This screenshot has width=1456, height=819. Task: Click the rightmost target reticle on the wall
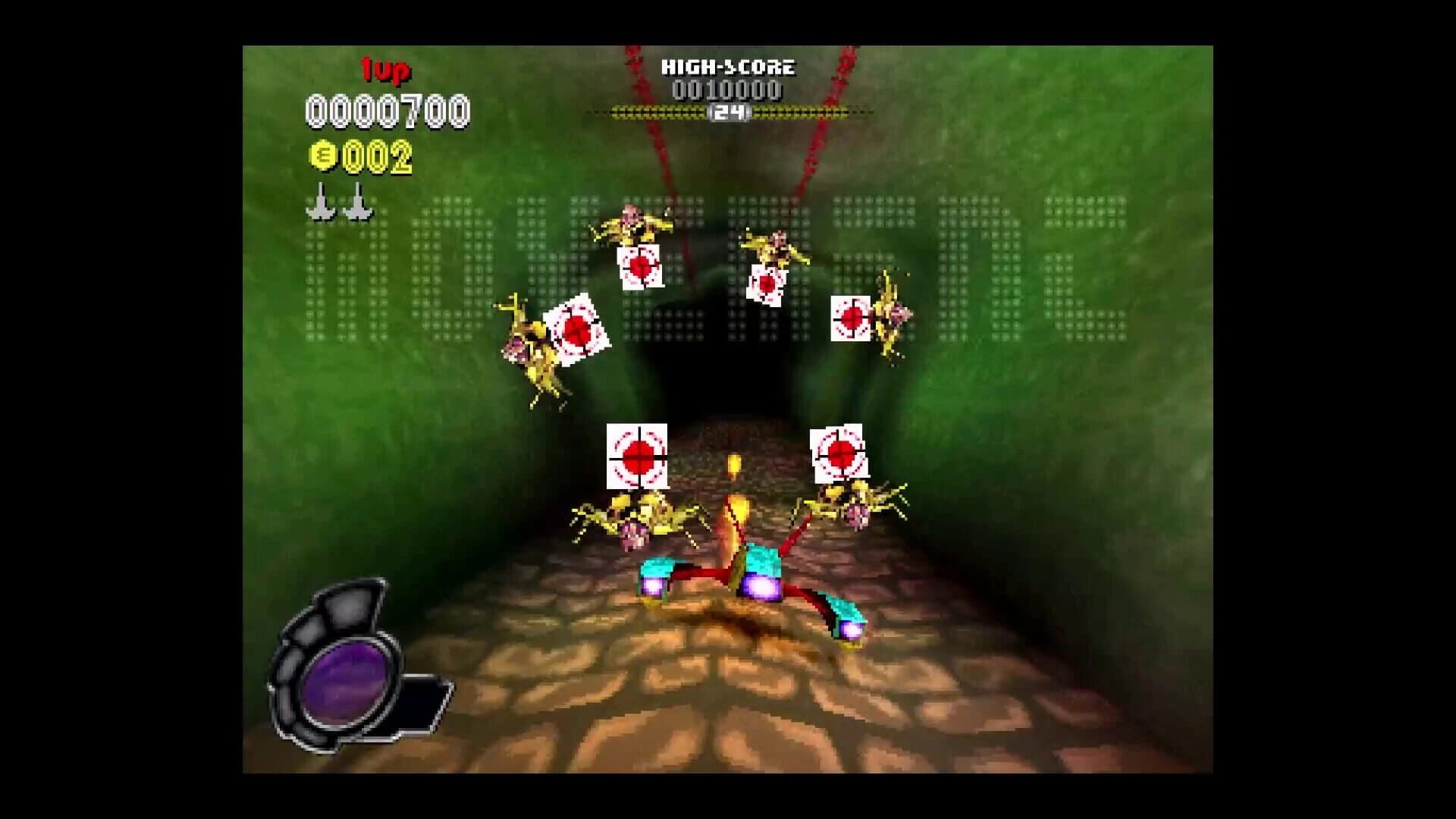[852, 319]
